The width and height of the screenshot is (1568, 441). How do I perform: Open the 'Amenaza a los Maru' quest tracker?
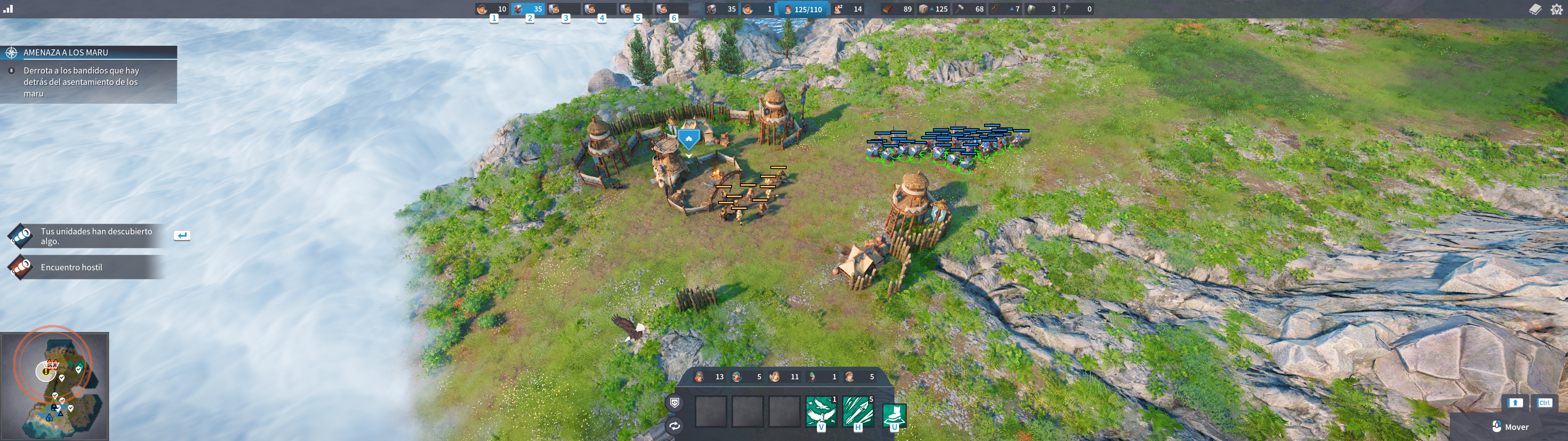click(89, 53)
